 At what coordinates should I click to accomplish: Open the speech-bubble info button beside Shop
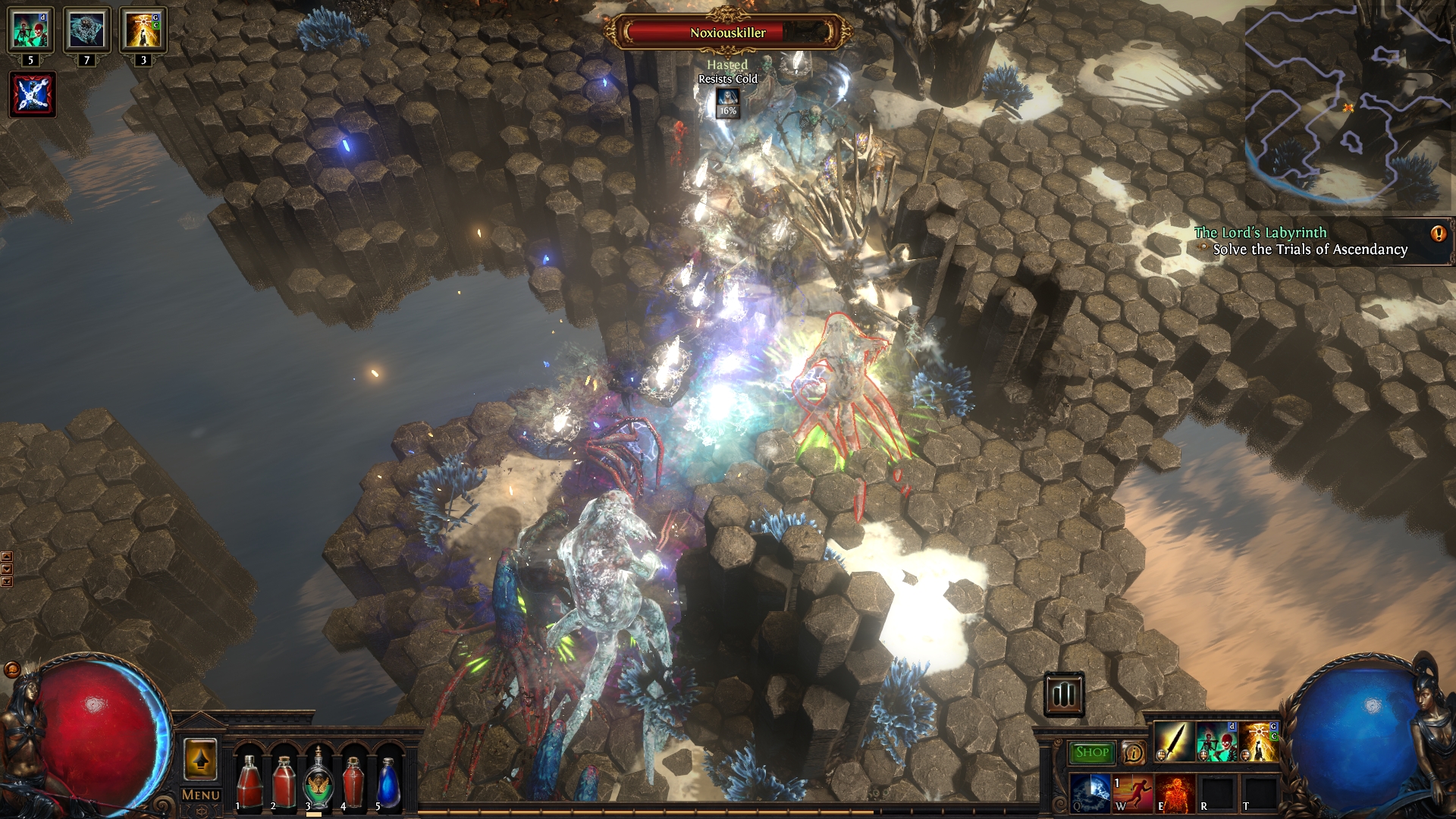pyautogui.click(x=1134, y=752)
